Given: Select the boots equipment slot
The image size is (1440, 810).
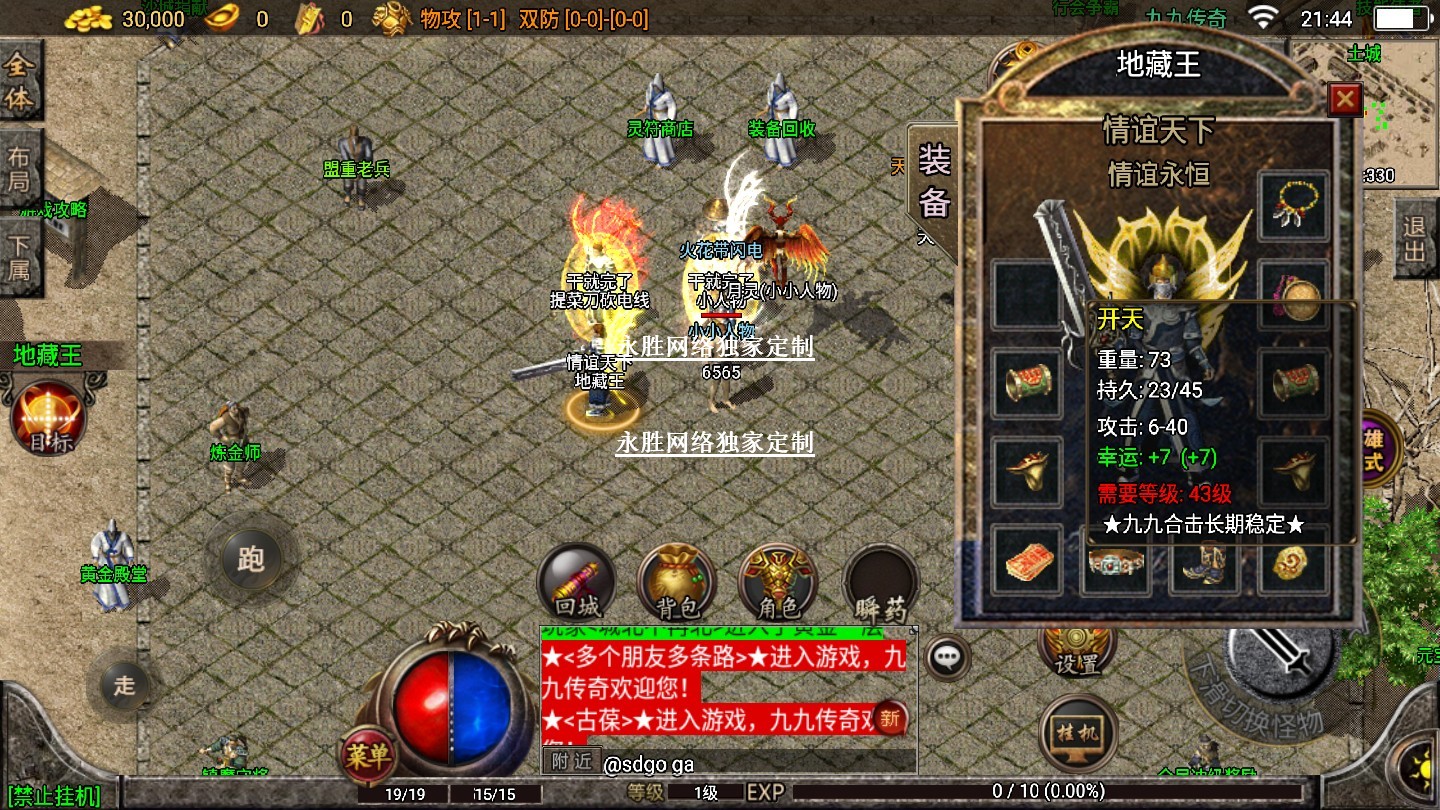Looking at the screenshot, I should [x=1205, y=562].
